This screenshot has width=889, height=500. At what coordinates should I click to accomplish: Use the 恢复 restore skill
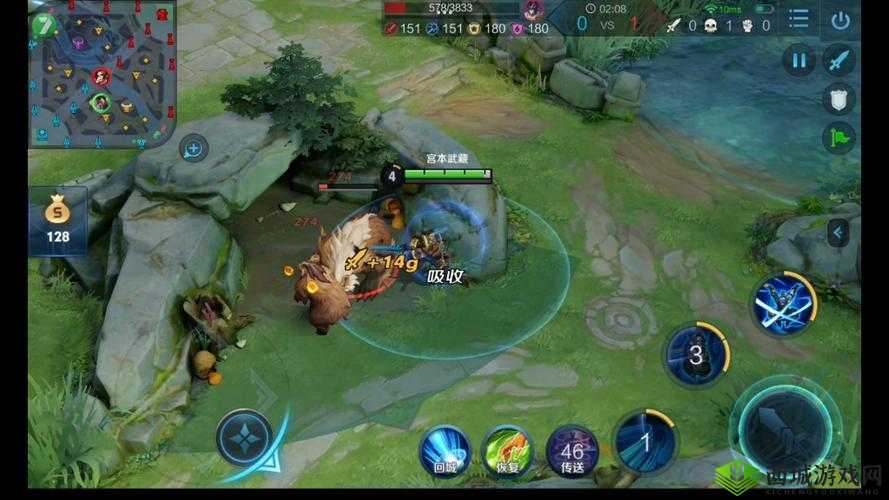click(x=505, y=449)
